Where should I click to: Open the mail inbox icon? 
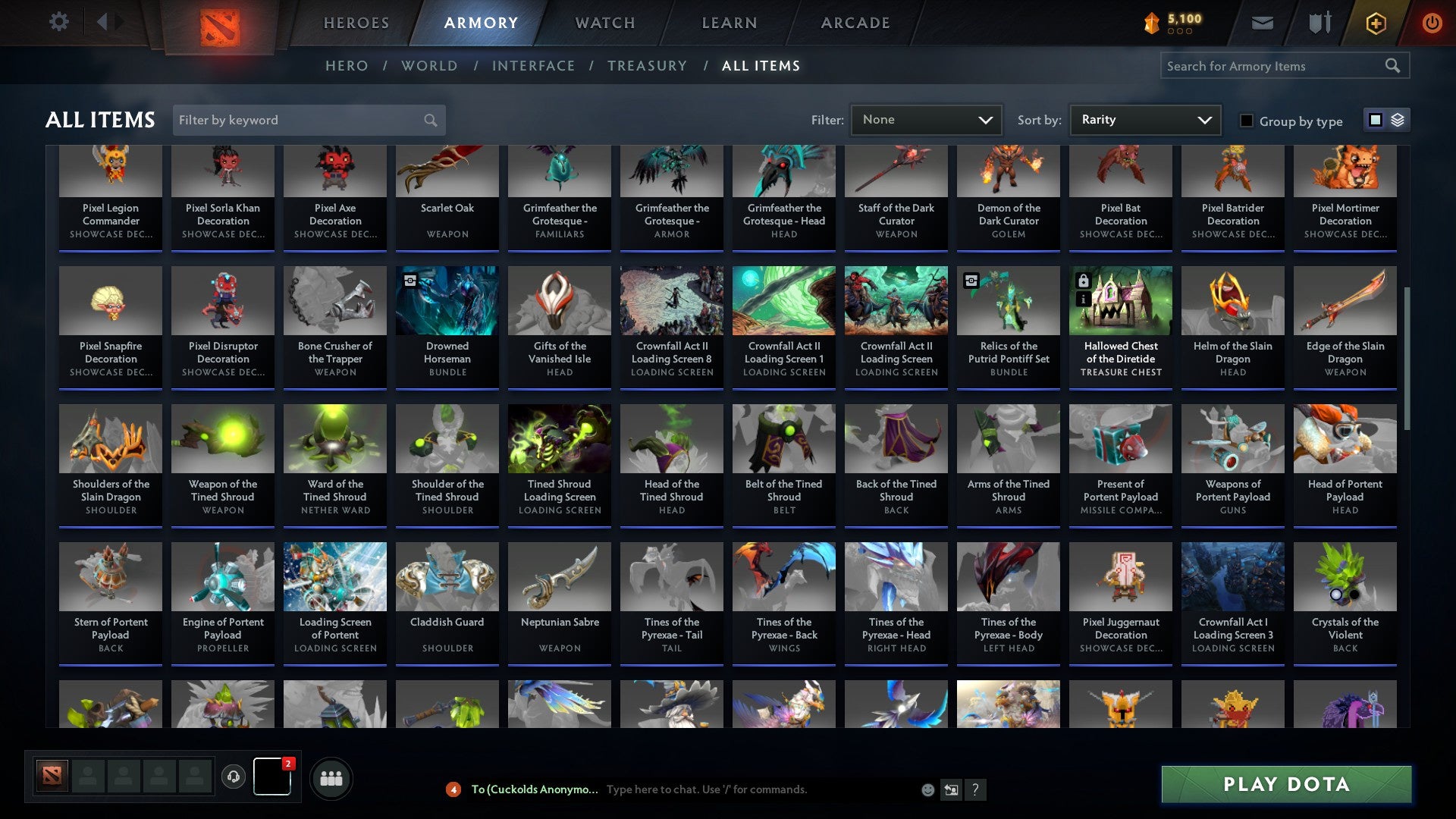point(1262,23)
